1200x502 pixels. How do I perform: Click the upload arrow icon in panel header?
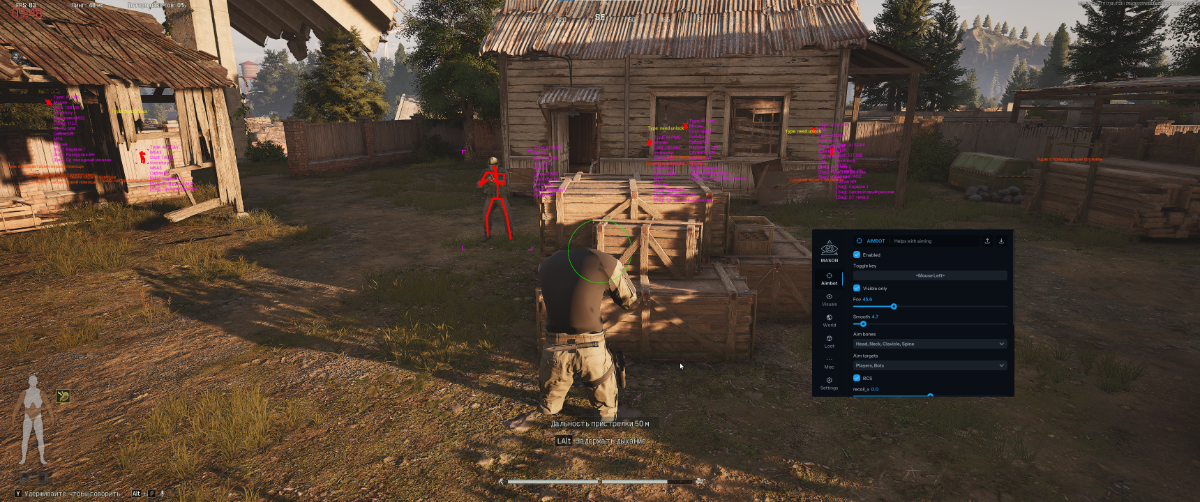click(x=988, y=241)
